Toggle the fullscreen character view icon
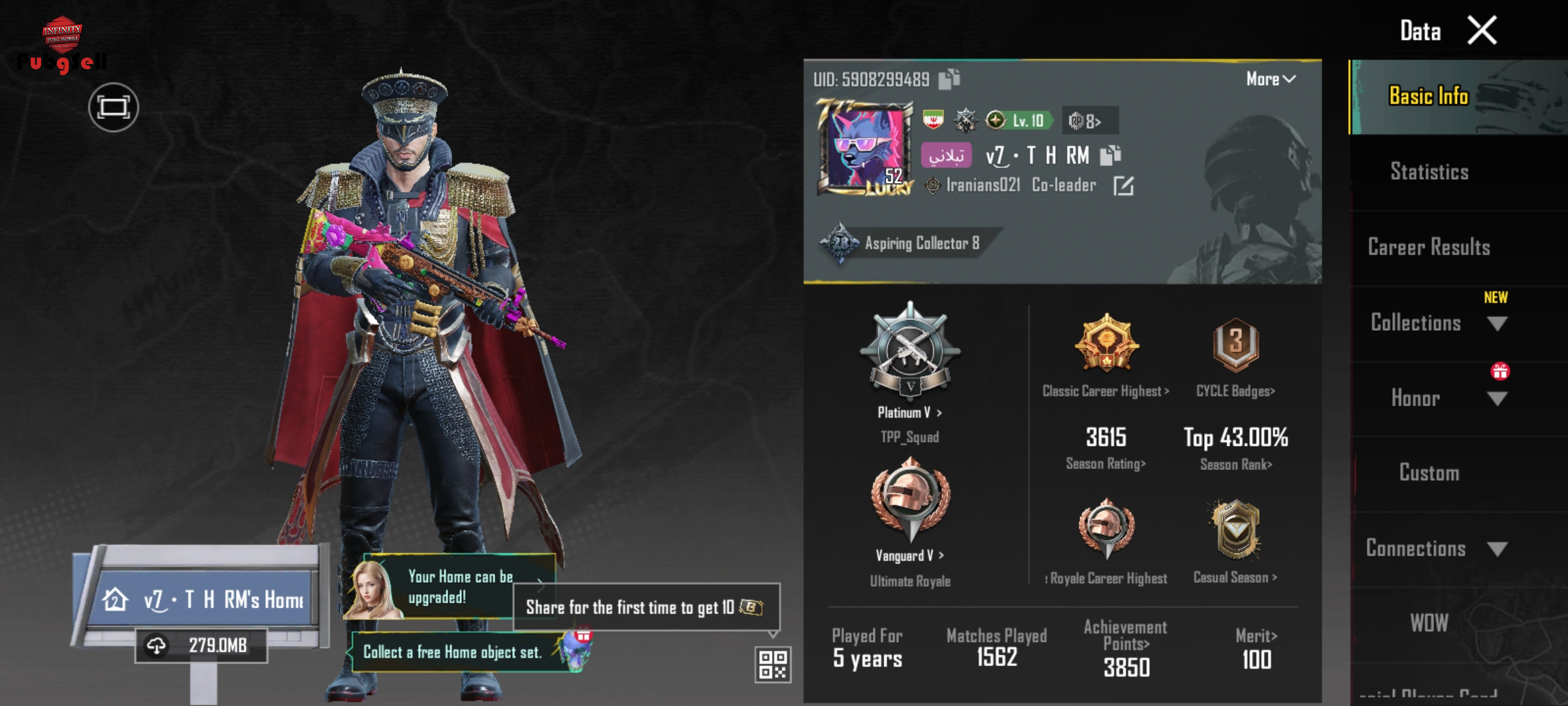1568x706 pixels. click(113, 107)
